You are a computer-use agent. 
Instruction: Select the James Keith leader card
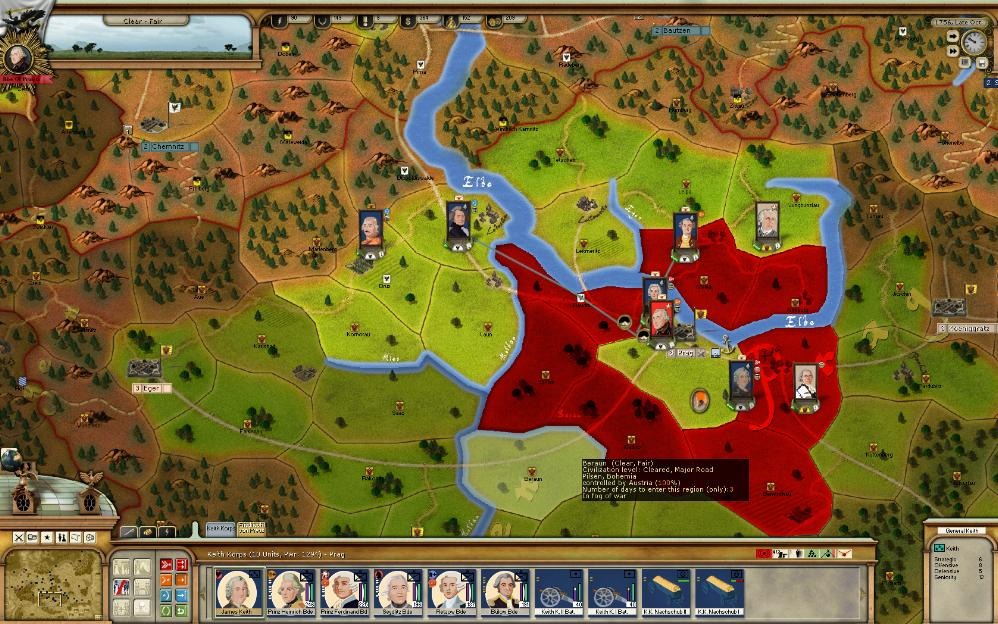pos(240,591)
